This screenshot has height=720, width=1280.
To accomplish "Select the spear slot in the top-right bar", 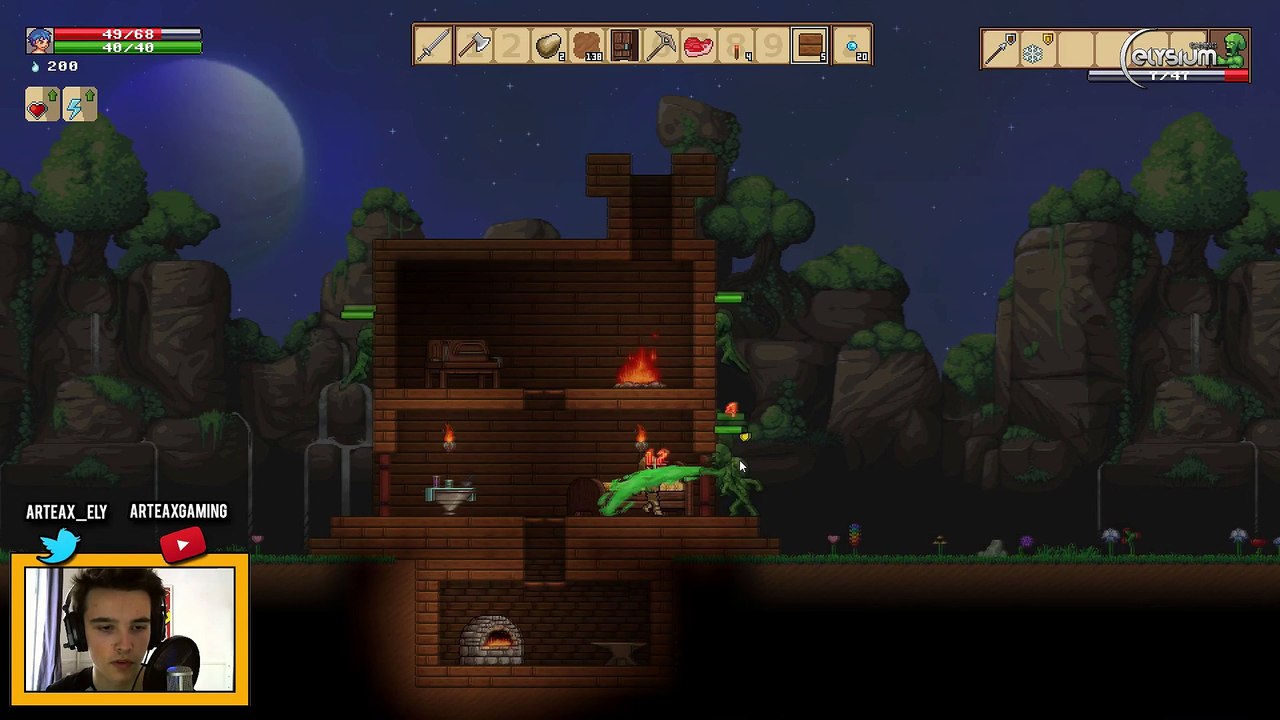I will [x=999, y=48].
